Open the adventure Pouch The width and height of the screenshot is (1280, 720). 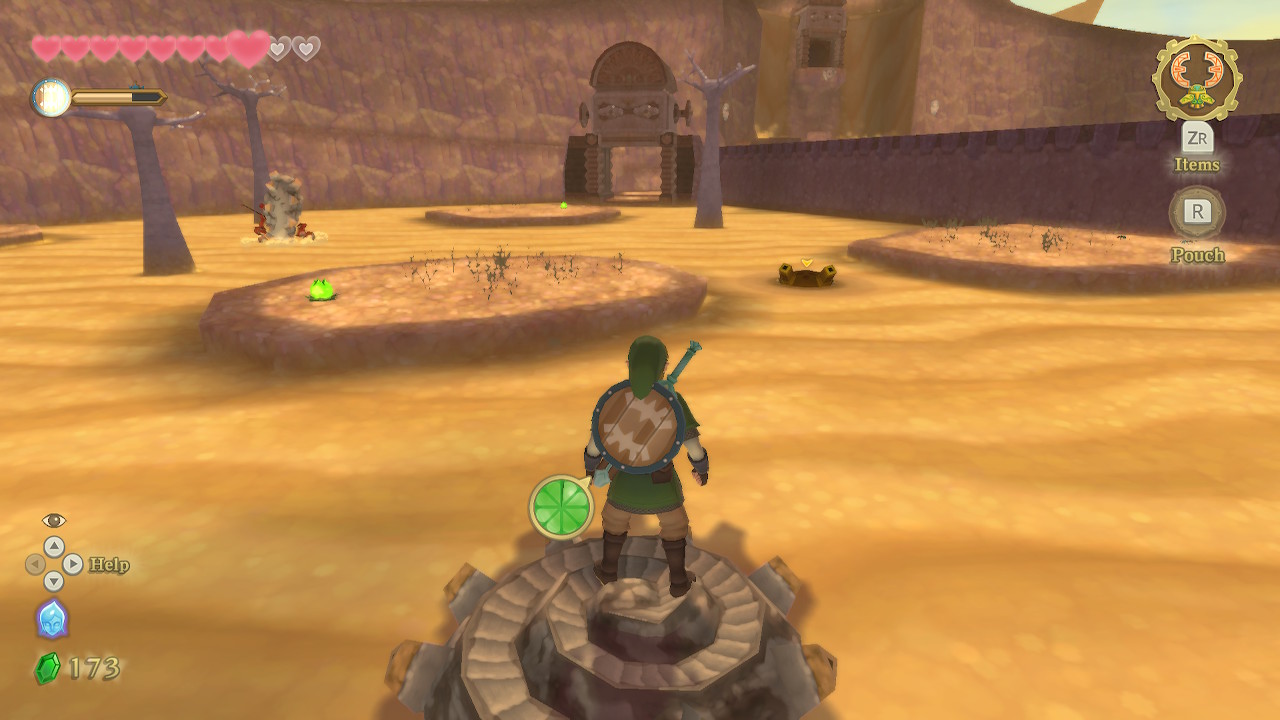coord(1197,212)
